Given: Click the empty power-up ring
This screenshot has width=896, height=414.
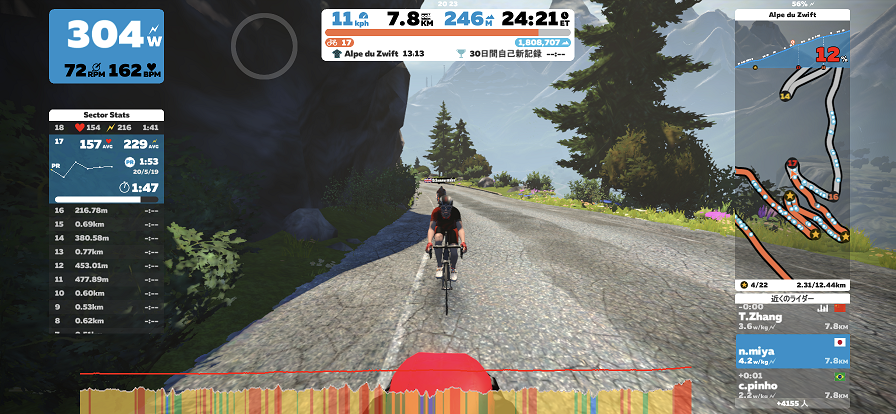Looking at the screenshot, I should pos(264,43).
